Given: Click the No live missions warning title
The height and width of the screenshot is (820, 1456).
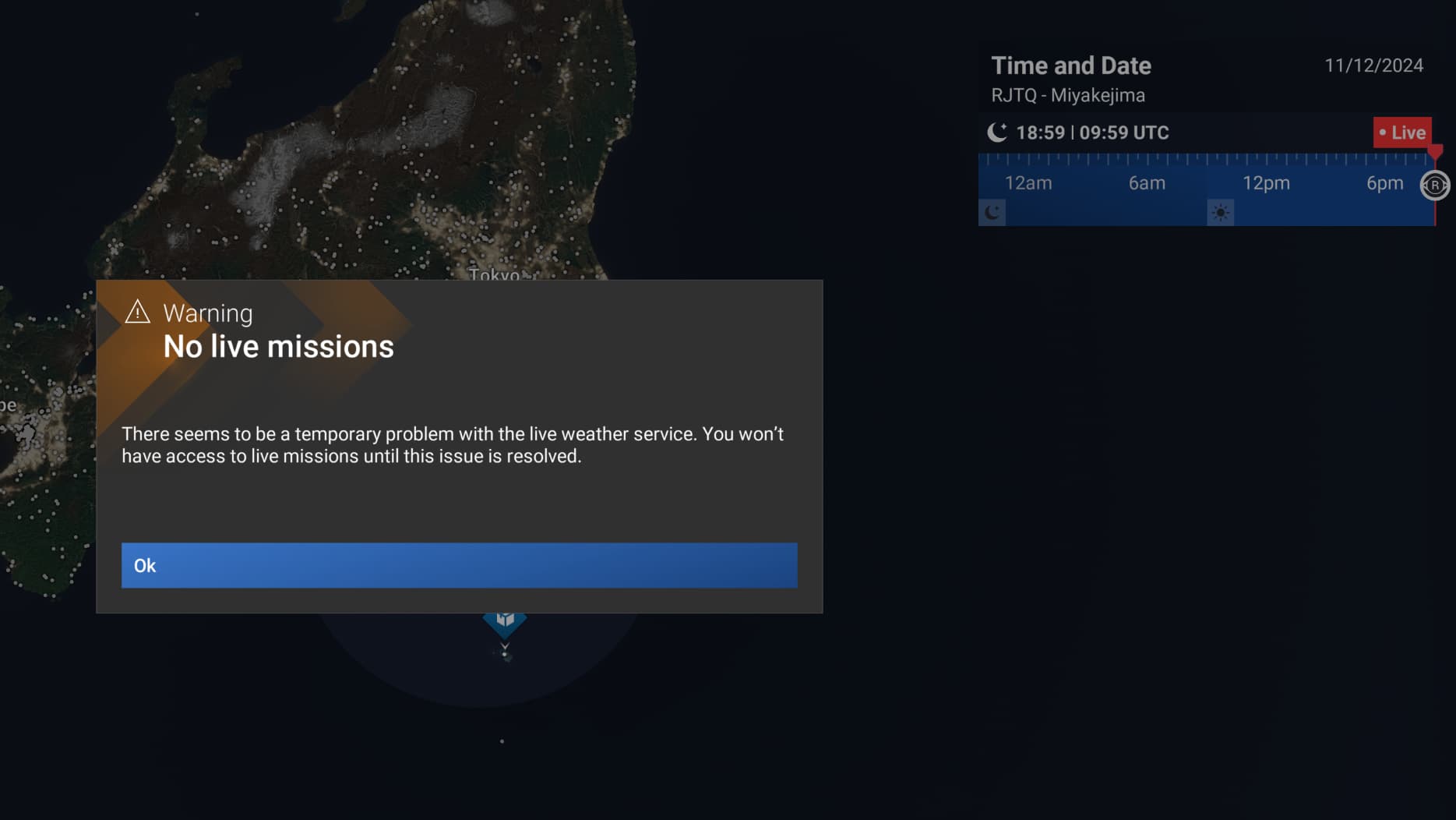Looking at the screenshot, I should tap(278, 345).
